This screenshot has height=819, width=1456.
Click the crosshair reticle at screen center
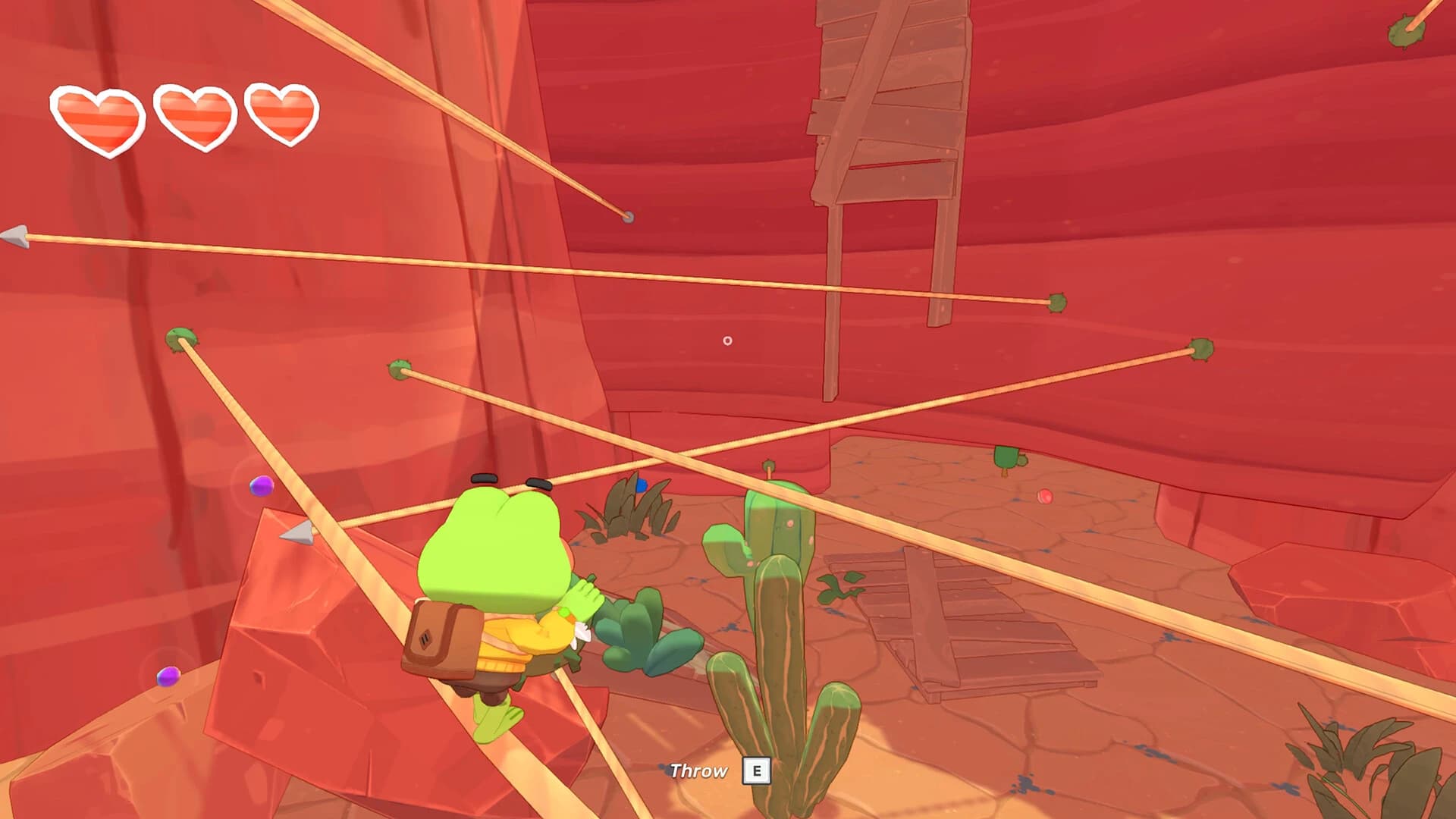(727, 340)
